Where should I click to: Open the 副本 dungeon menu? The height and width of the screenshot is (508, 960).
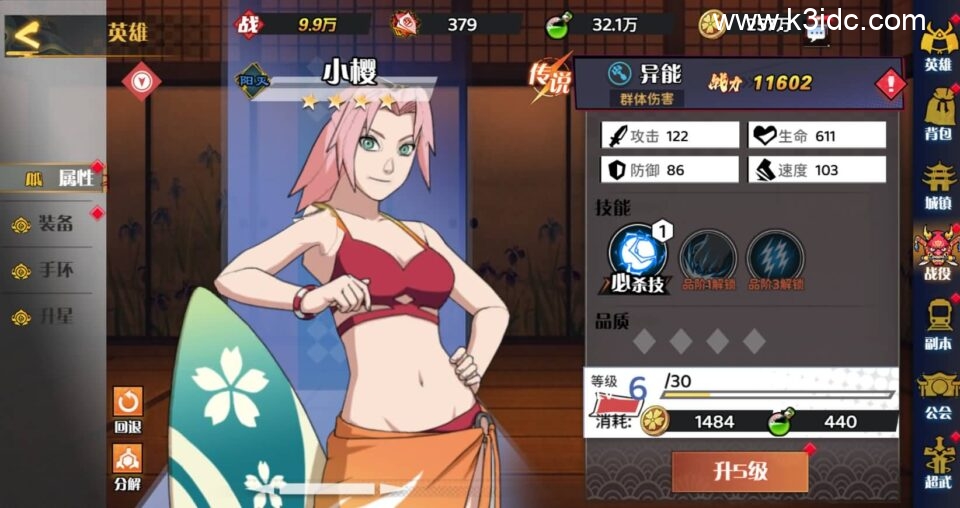click(937, 323)
